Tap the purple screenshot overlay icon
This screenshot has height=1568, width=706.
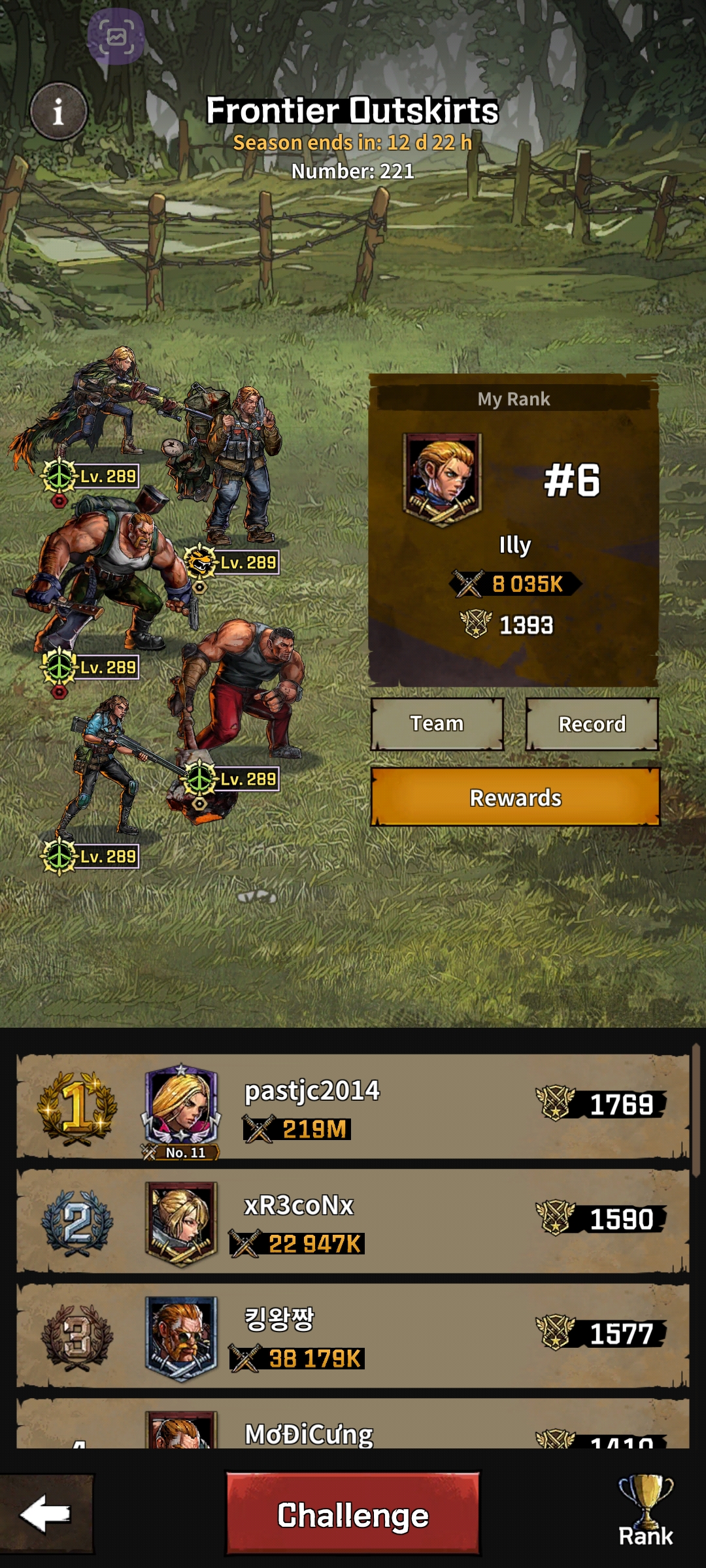(x=116, y=37)
